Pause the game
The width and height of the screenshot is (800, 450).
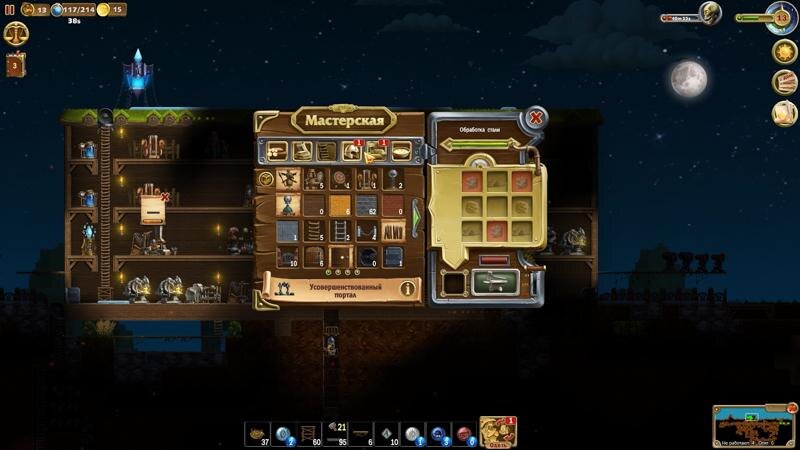(x=10, y=9)
